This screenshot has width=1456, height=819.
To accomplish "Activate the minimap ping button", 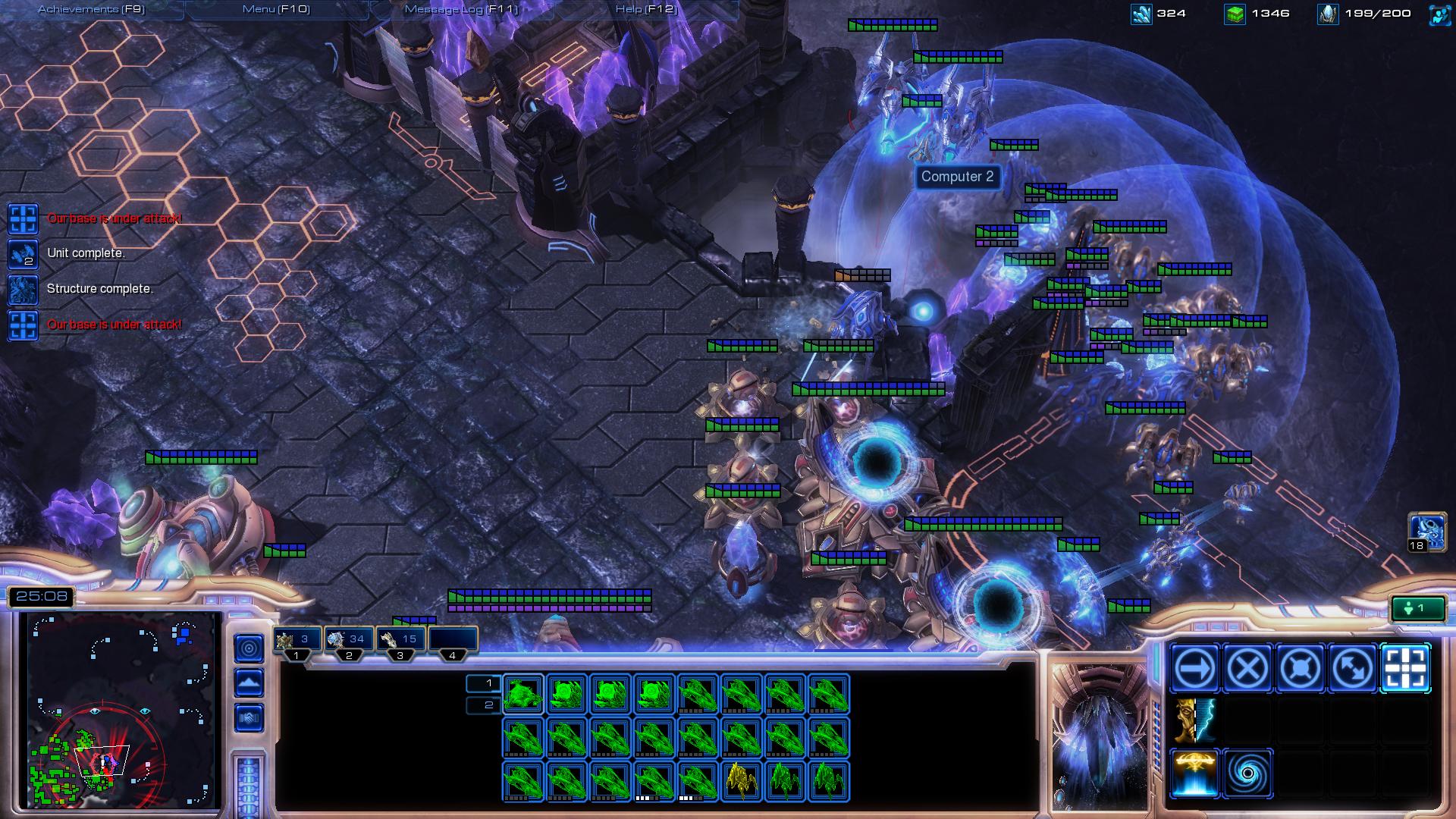I will (x=249, y=648).
